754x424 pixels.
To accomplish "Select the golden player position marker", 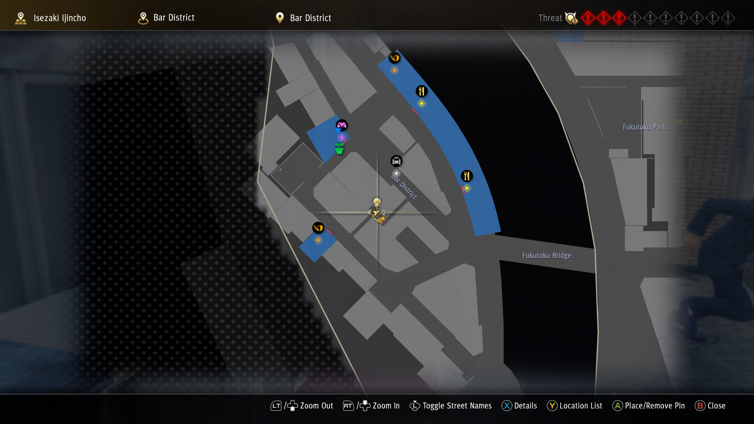I will (x=377, y=211).
